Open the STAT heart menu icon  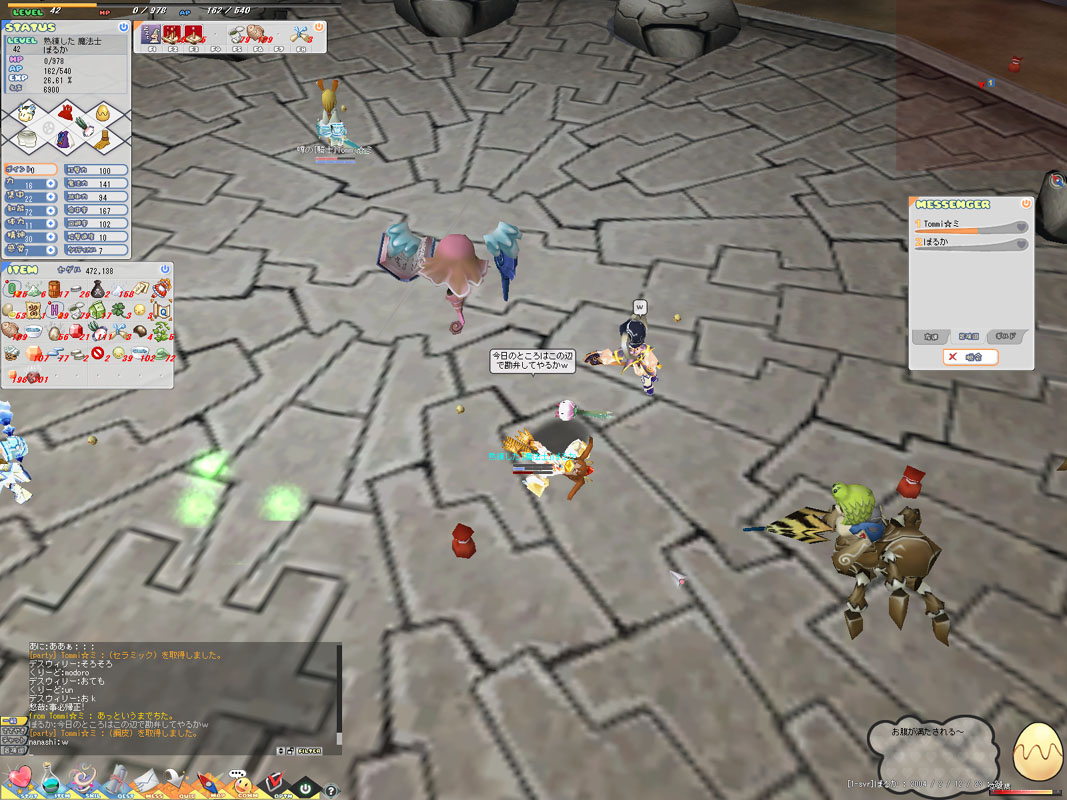pos(19,779)
